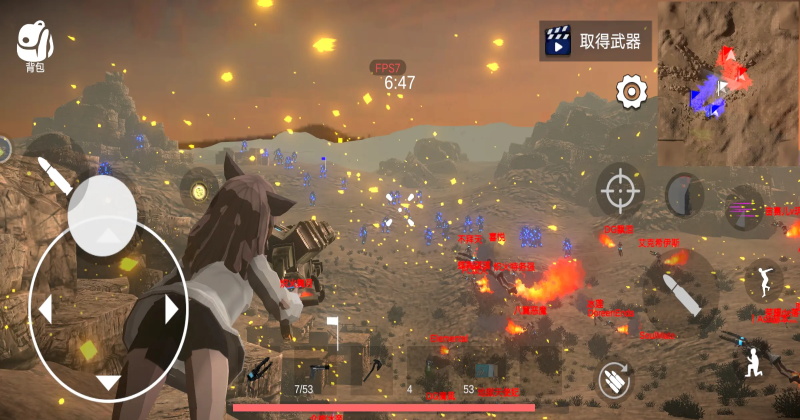
Task: Click the joystick's left arrow
Action: point(45,310)
